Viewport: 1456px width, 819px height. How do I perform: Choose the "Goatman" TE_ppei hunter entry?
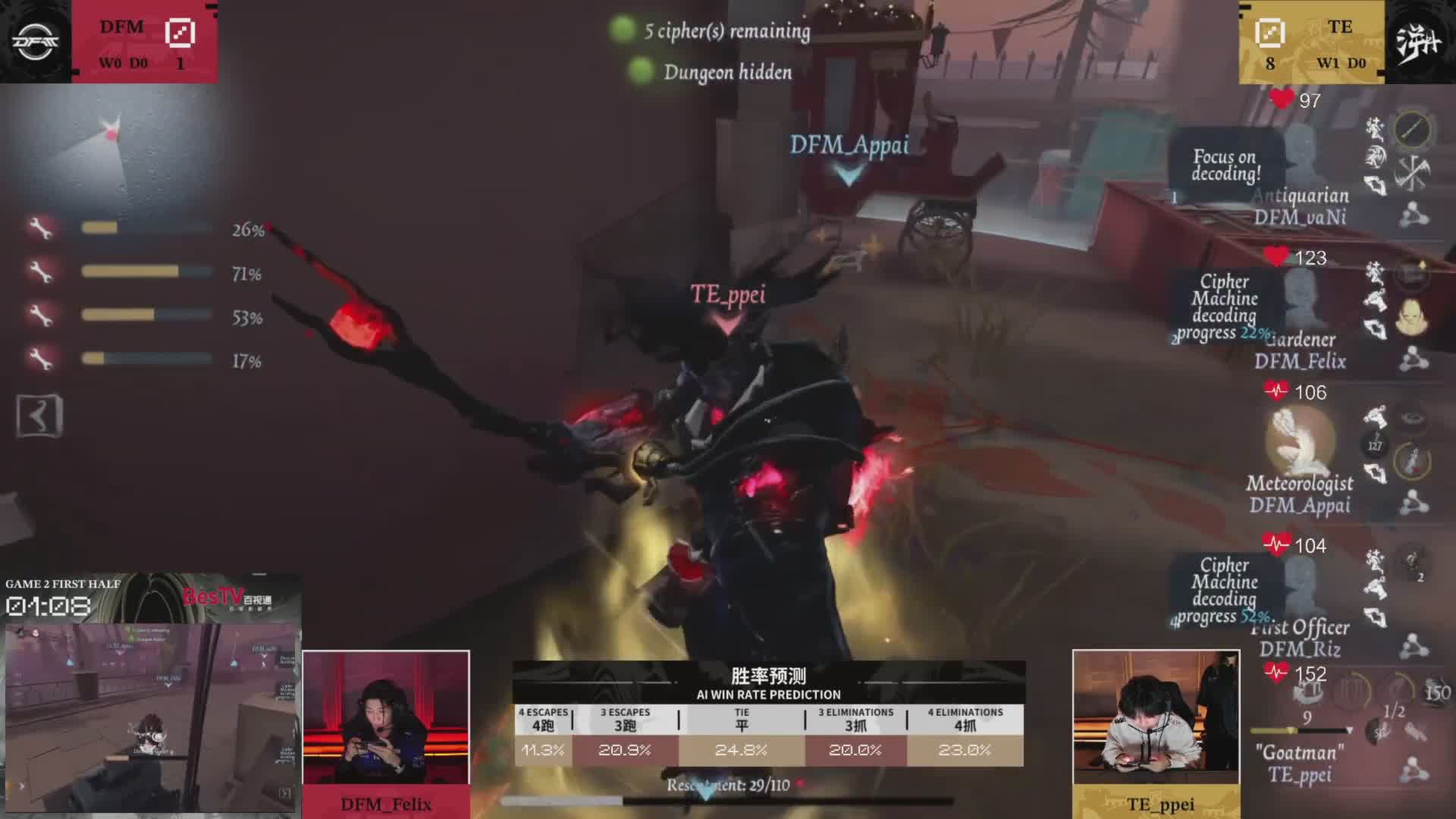[1299, 763]
